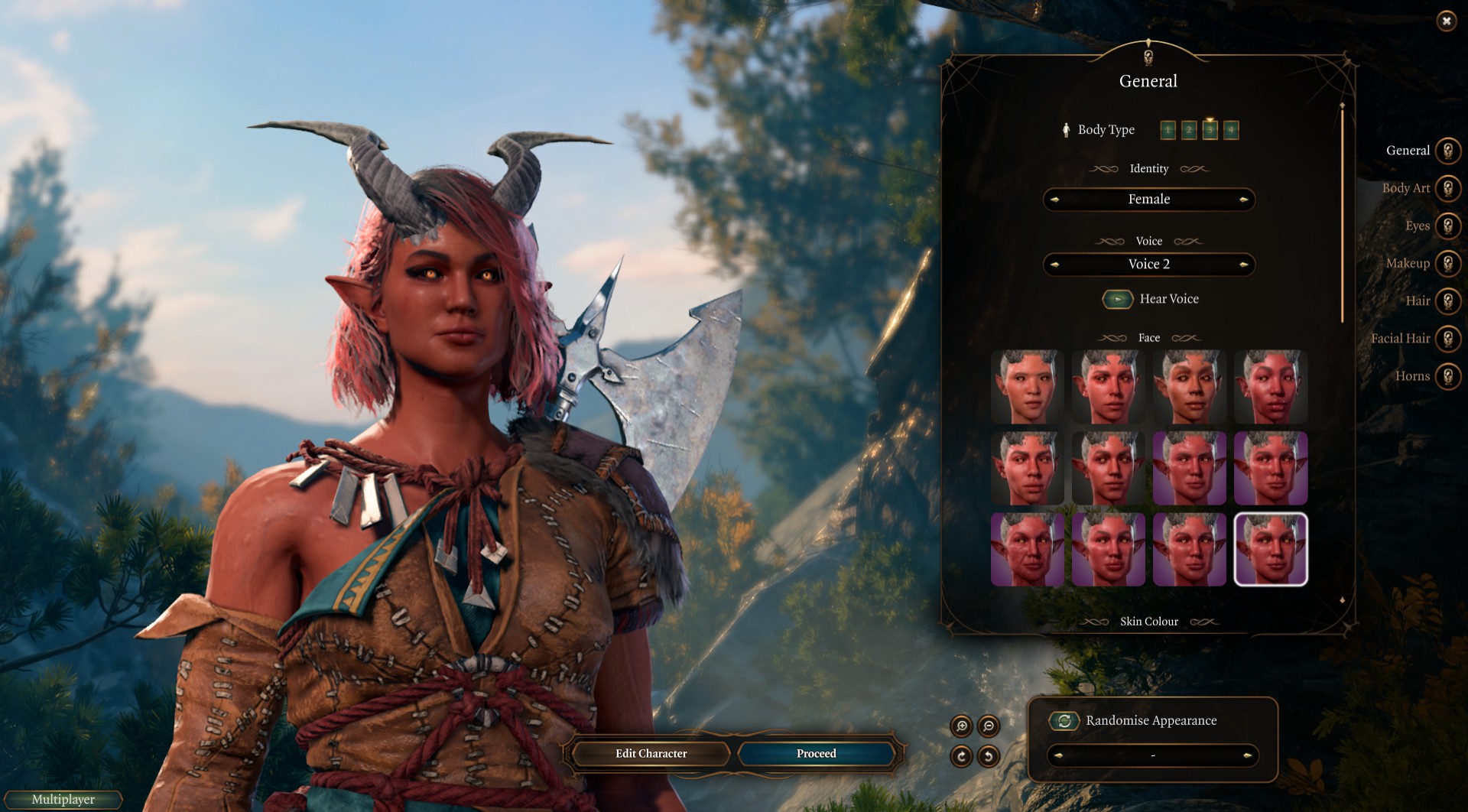Click the Proceed button
The width and height of the screenshot is (1468, 812).
tap(816, 754)
